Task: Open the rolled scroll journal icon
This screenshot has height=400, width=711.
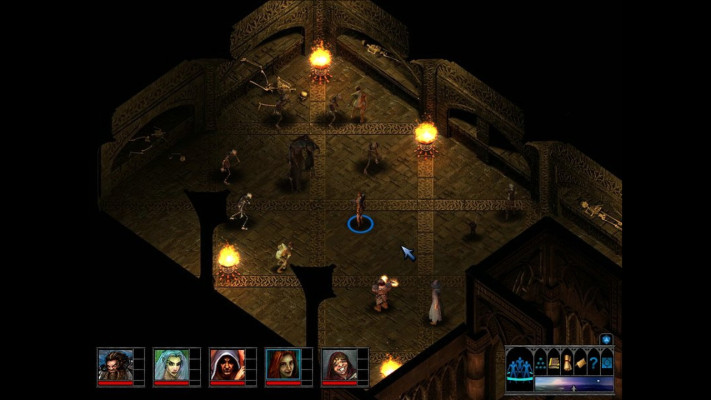Action: pyautogui.click(x=566, y=361)
